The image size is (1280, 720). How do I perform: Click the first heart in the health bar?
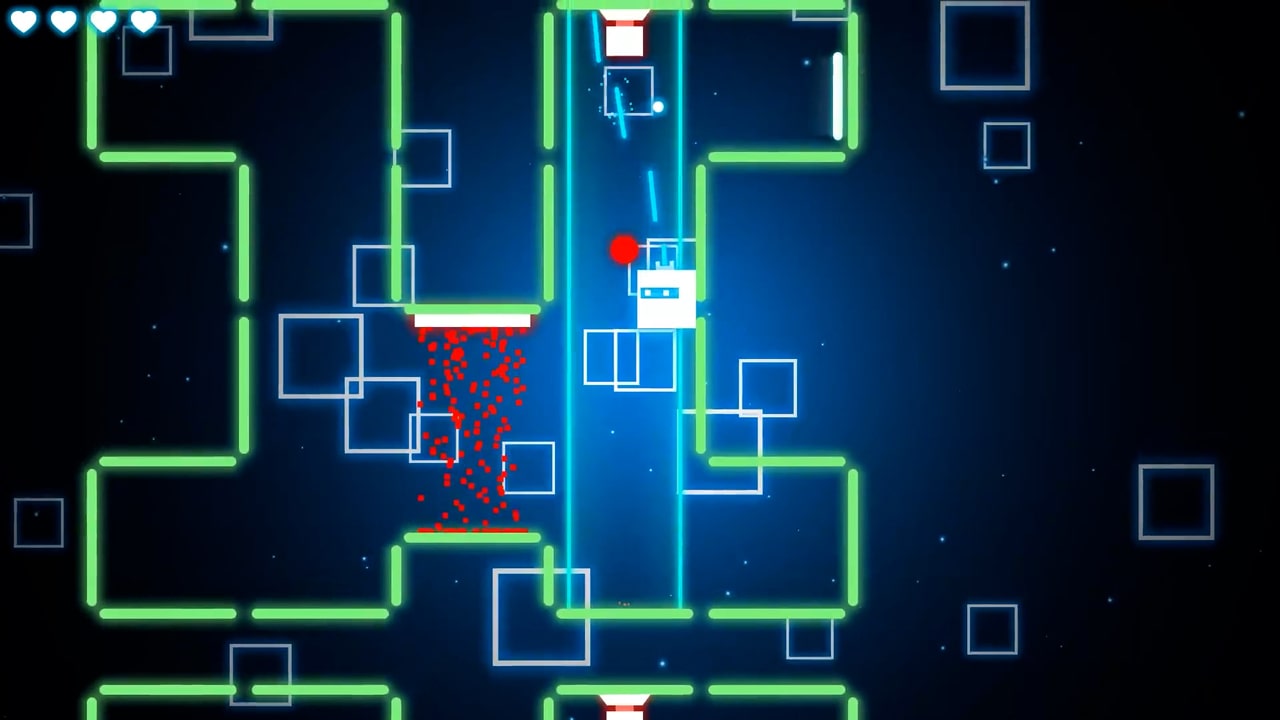(x=22, y=21)
